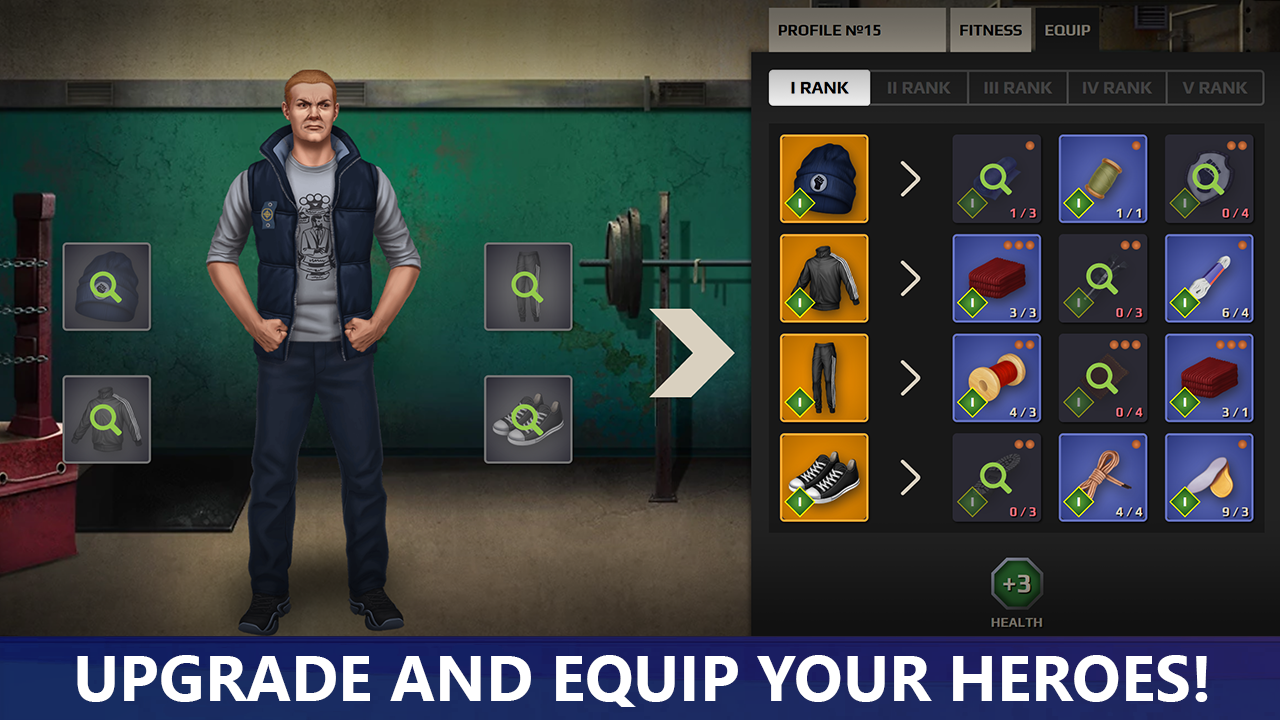Image resolution: width=1280 pixels, height=720 pixels.
Task: Select the equipped blue beanie hat
Action: [x=824, y=179]
